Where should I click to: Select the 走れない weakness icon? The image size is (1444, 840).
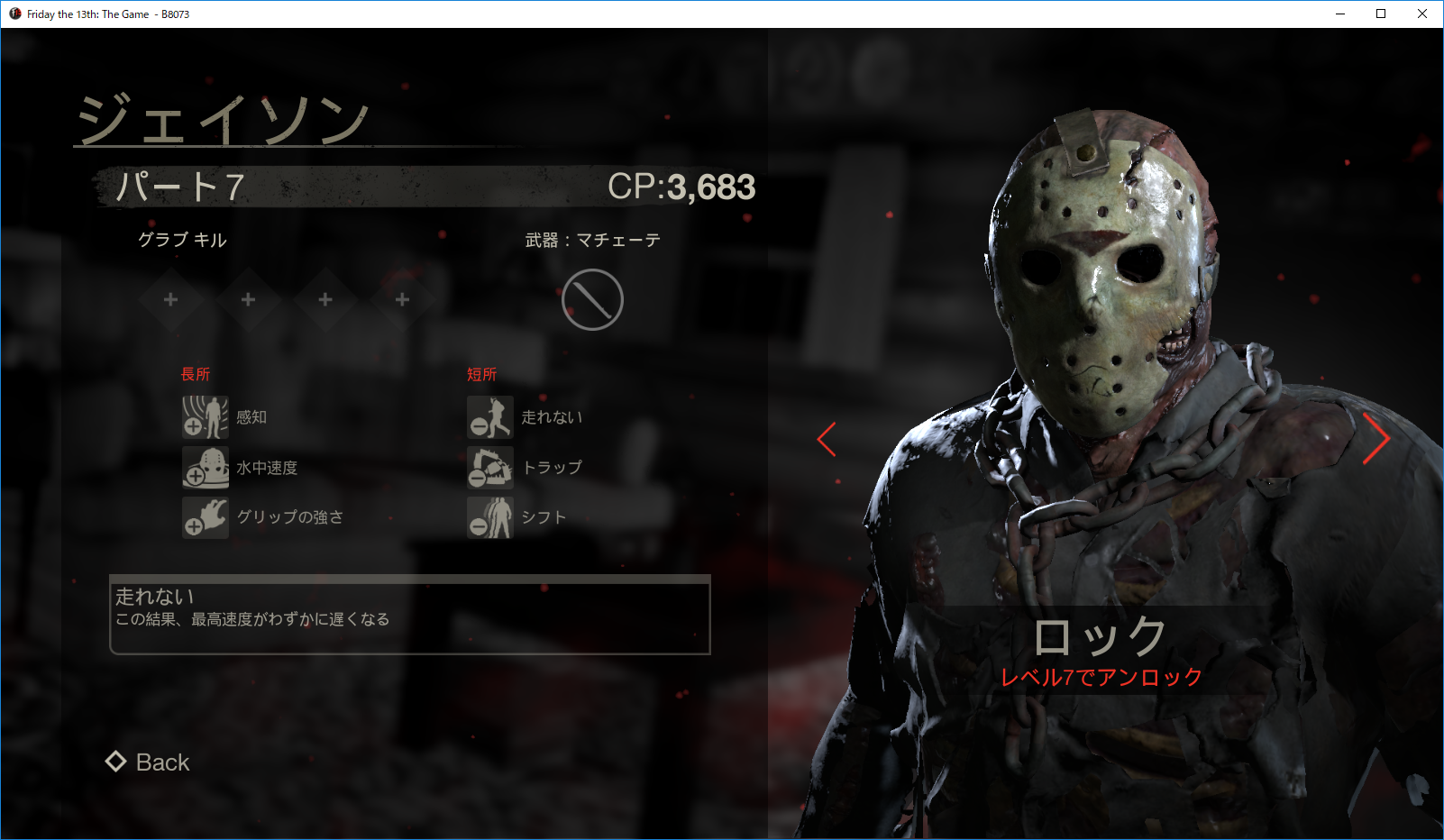pos(490,417)
